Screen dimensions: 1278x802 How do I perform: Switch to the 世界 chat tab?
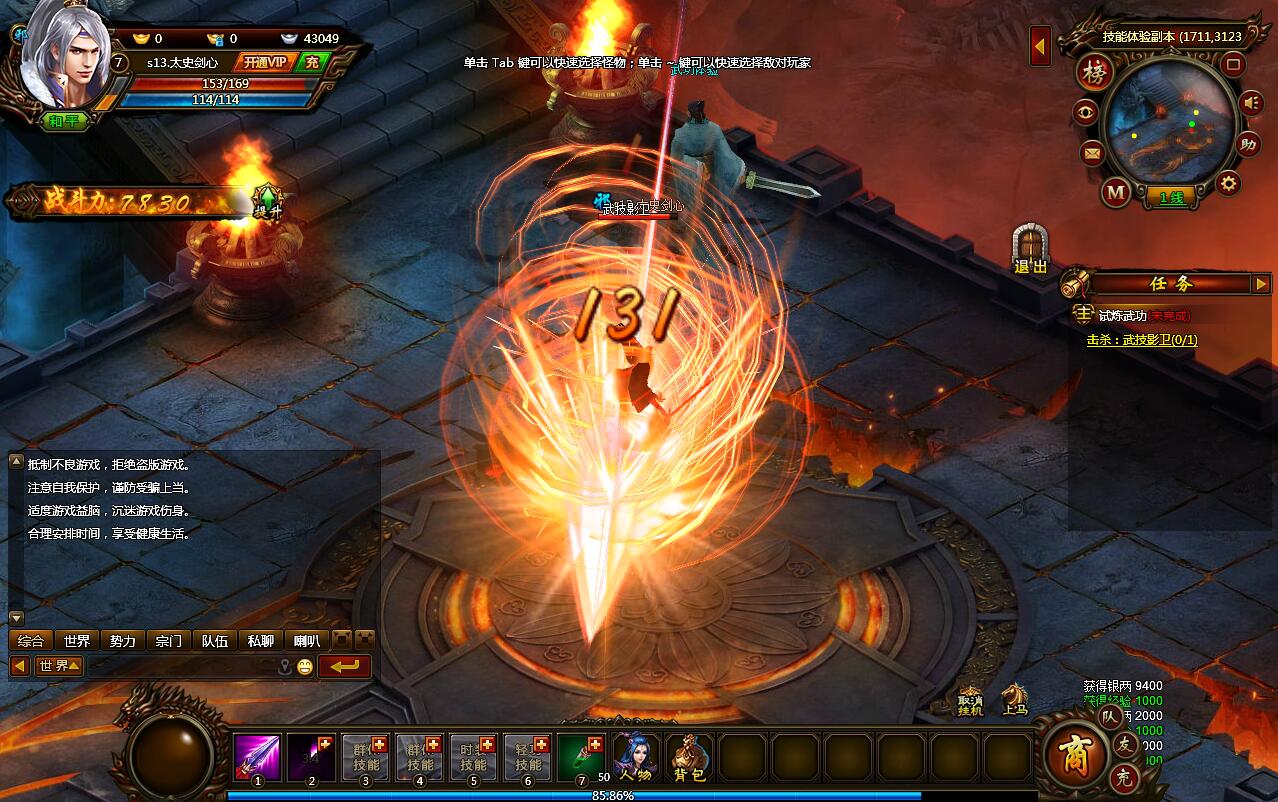pyautogui.click(x=77, y=641)
